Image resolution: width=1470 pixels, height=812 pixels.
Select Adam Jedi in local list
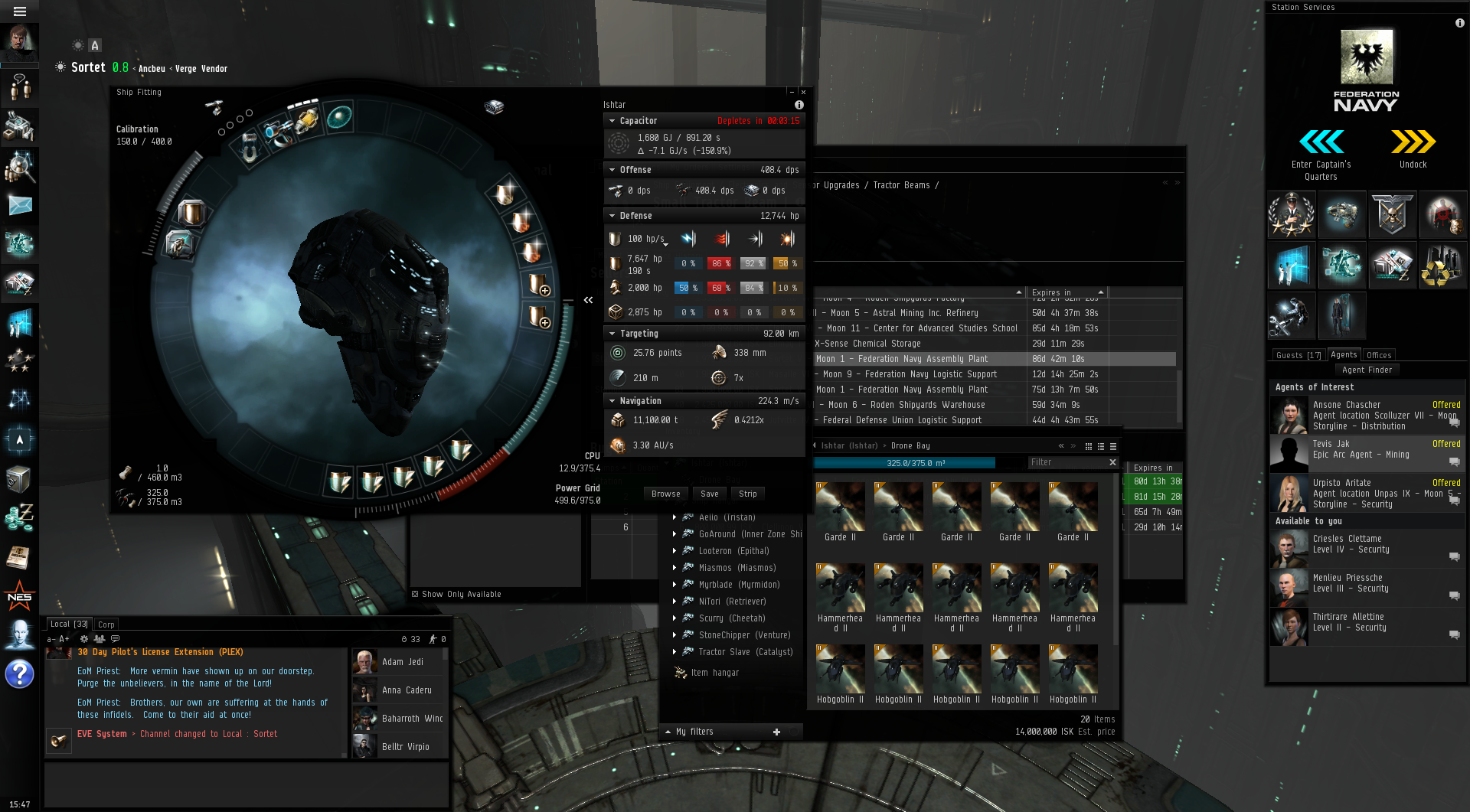click(402, 662)
